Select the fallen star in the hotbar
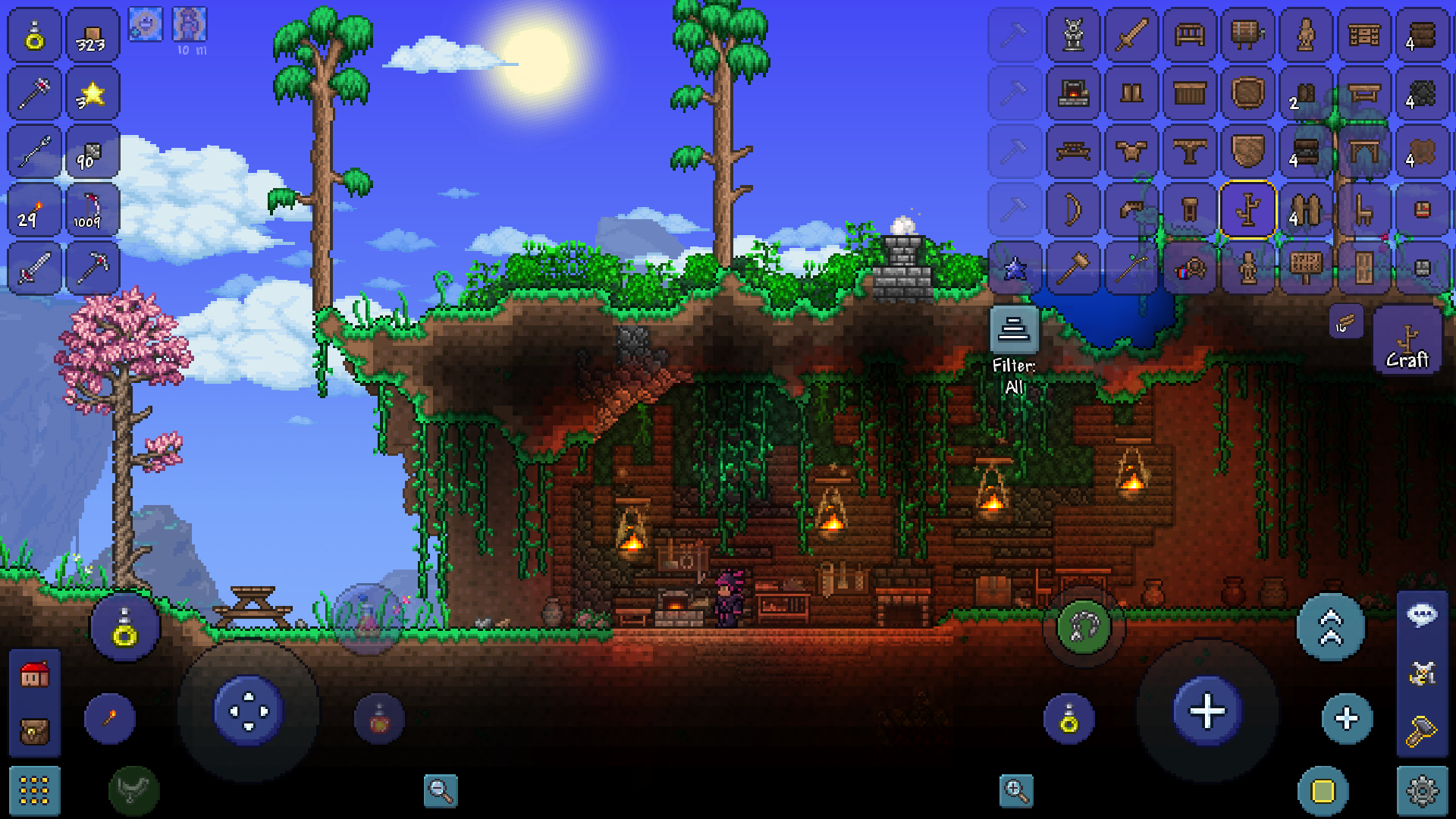The width and height of the screenshot is (1456, 819). (x=92, y=93)
